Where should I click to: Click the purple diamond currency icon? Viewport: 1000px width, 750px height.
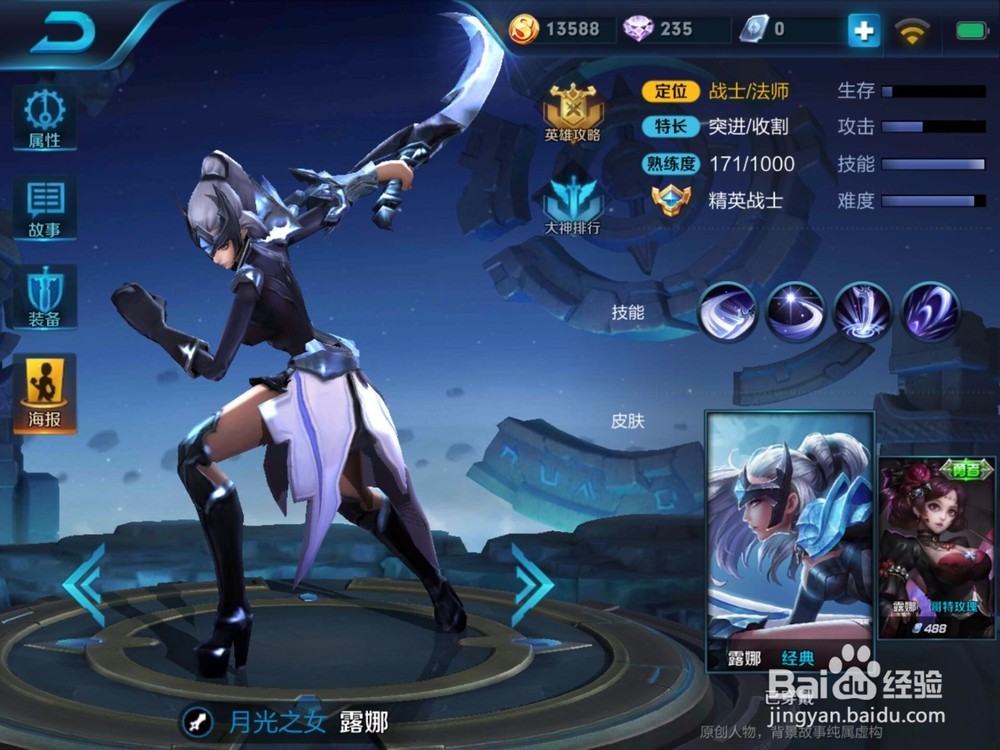(x=638, y=29)
